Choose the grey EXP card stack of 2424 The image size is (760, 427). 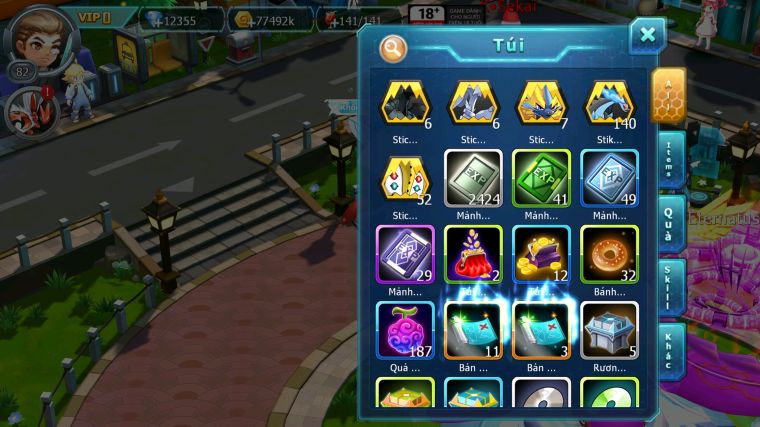[473, 180]
